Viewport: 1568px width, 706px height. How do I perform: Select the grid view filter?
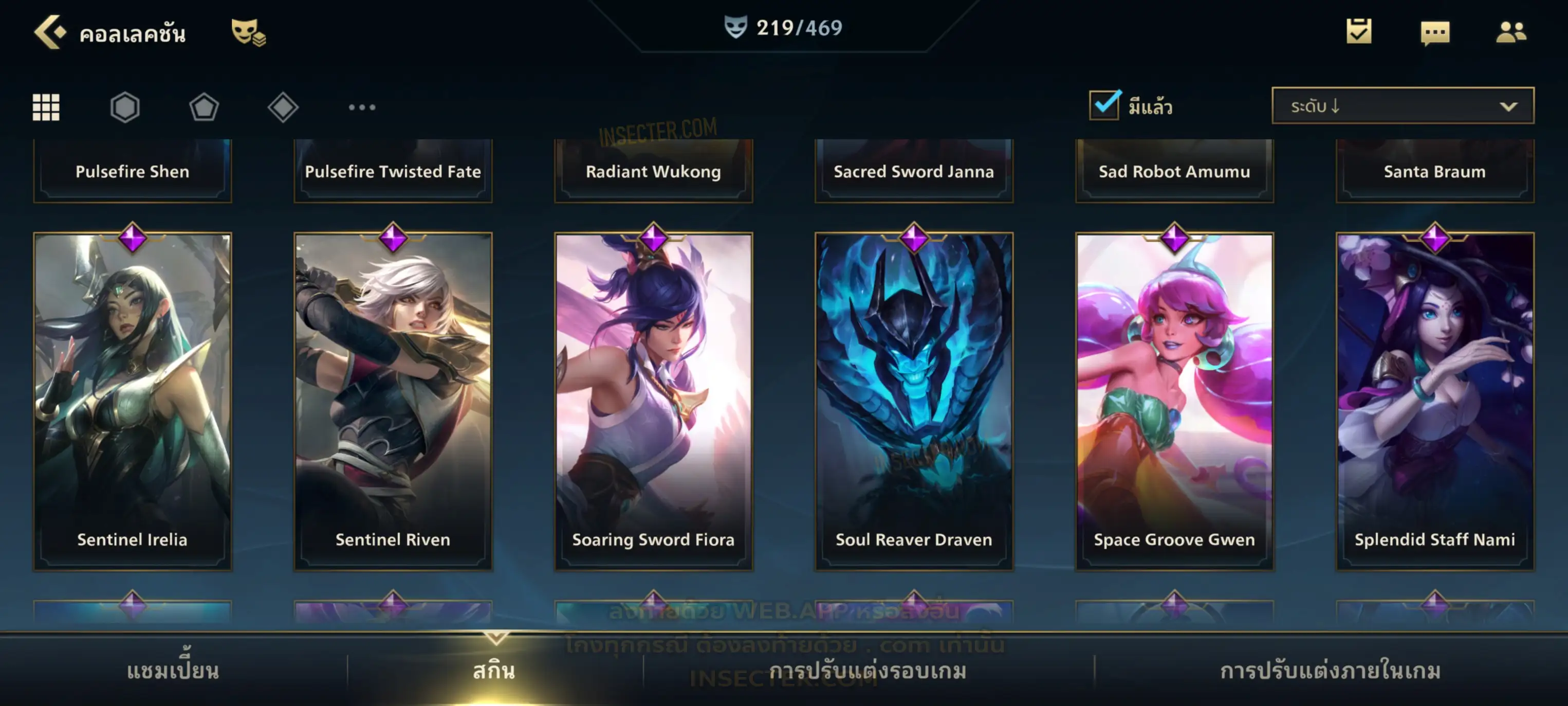pos(46,107)
